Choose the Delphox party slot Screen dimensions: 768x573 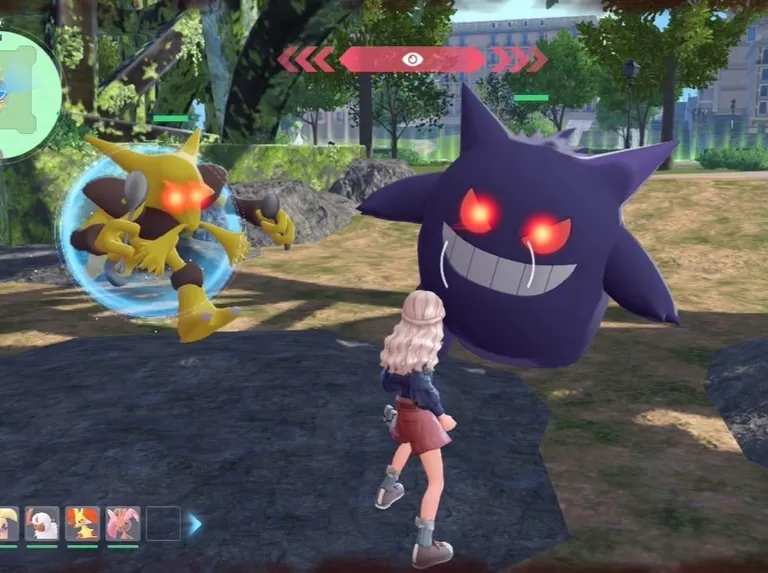[82, 524]
